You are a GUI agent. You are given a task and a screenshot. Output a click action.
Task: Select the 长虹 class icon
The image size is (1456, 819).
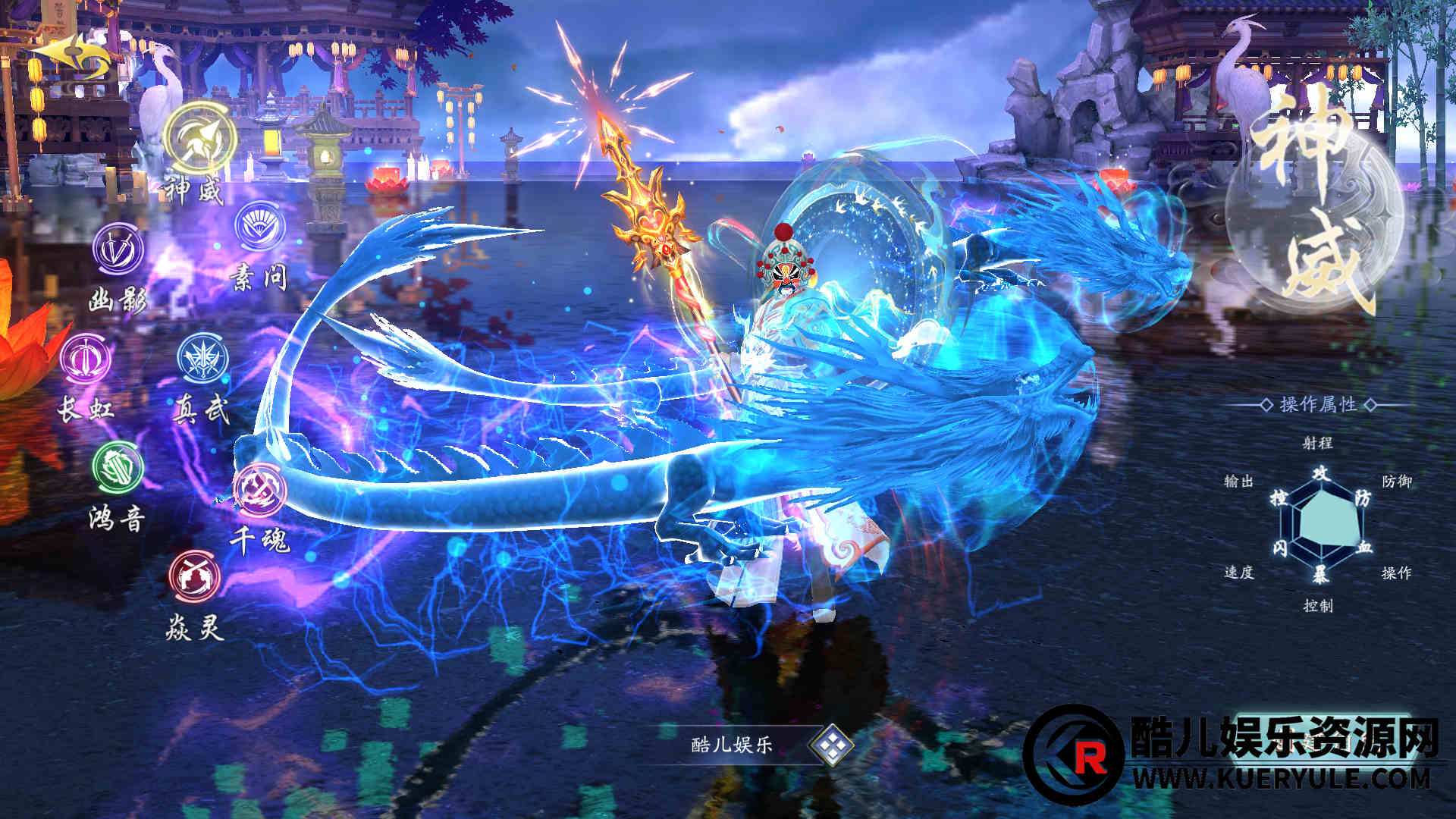coord(86,359)
